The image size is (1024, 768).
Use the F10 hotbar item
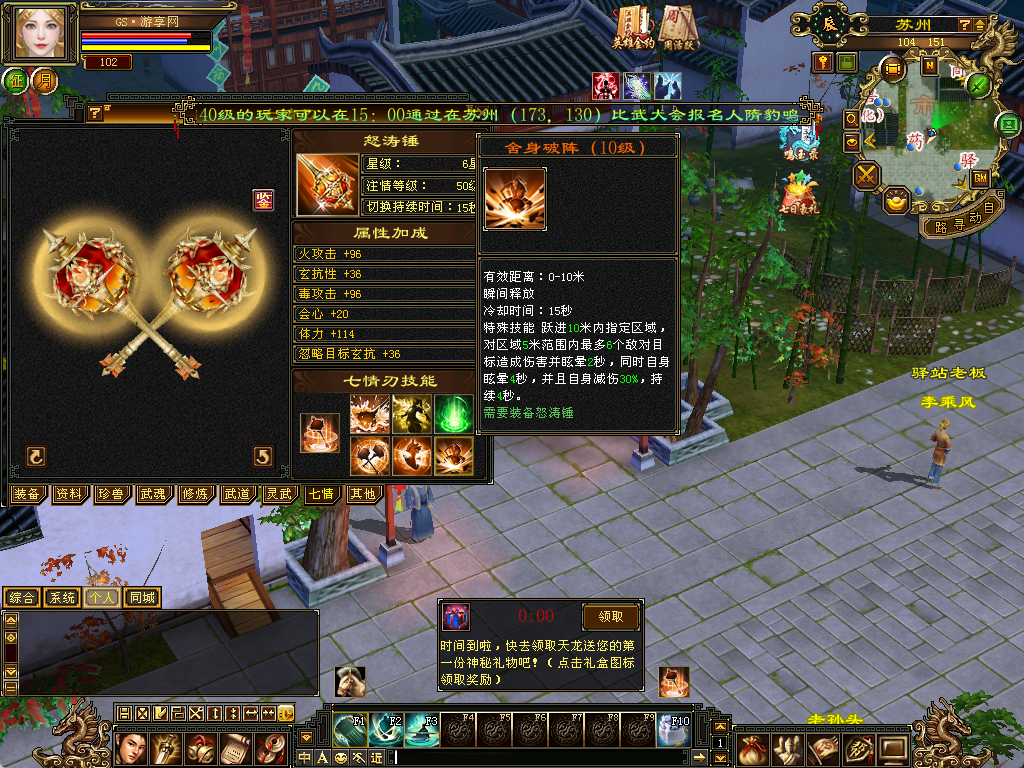tap(673, 730)
